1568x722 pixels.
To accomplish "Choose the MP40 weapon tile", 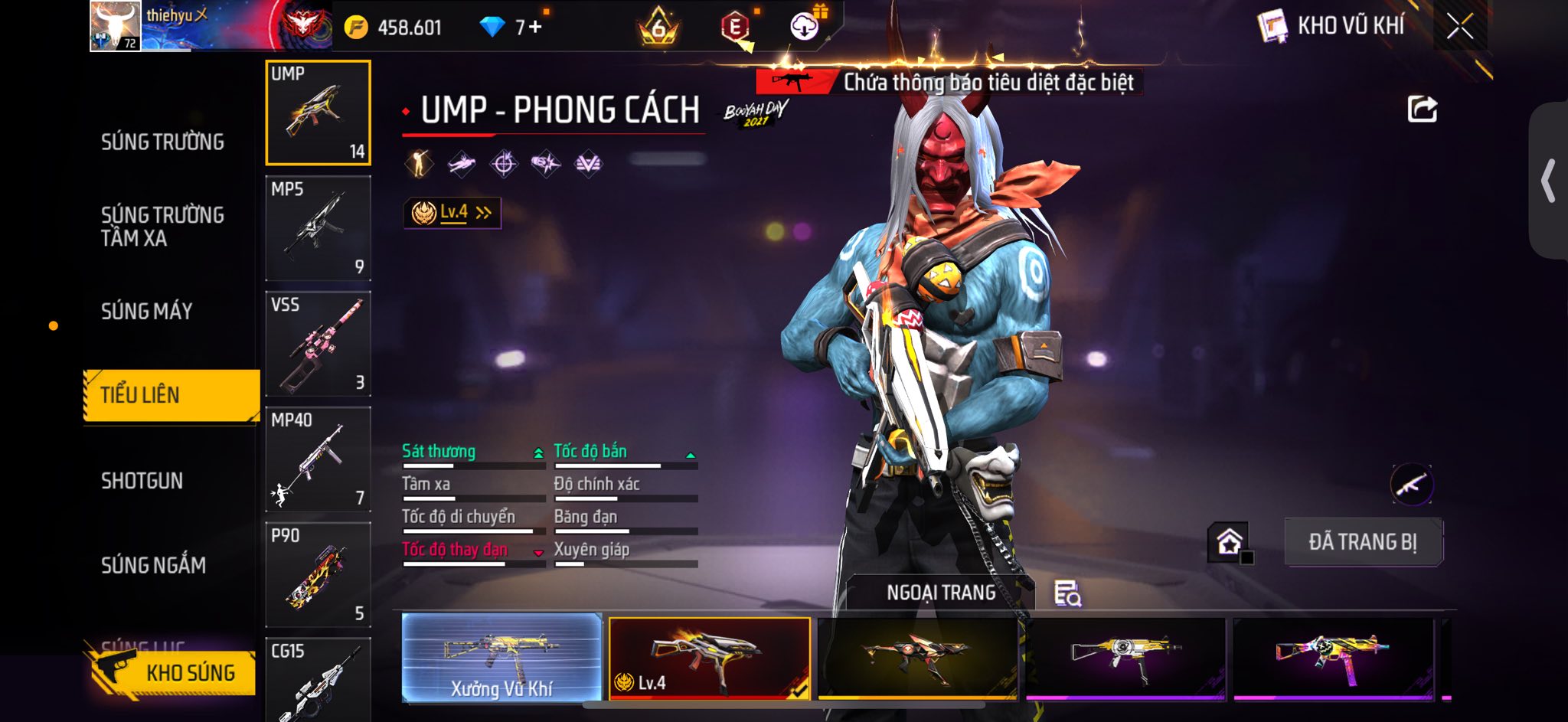I will click(318, 459).
